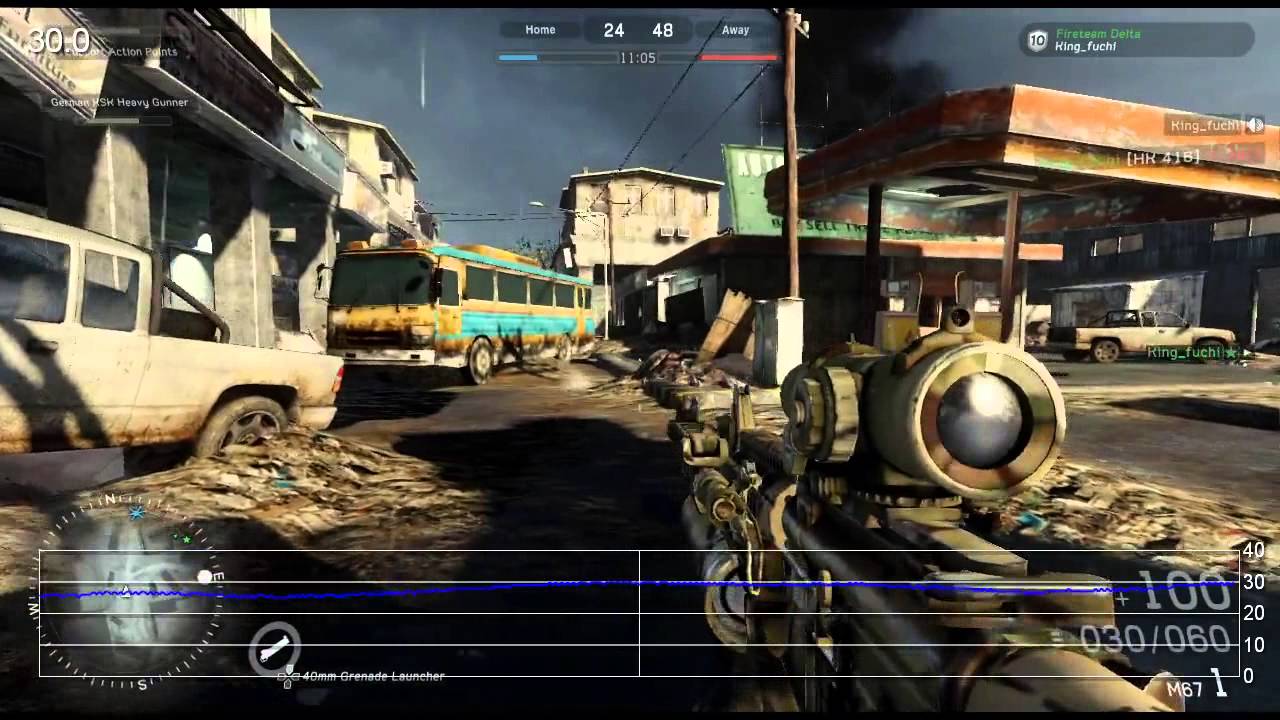Viewport: 1280px width, 720px height.
Task: Select King_fuchi's green teammate marker
Action: click(1232, 353)
